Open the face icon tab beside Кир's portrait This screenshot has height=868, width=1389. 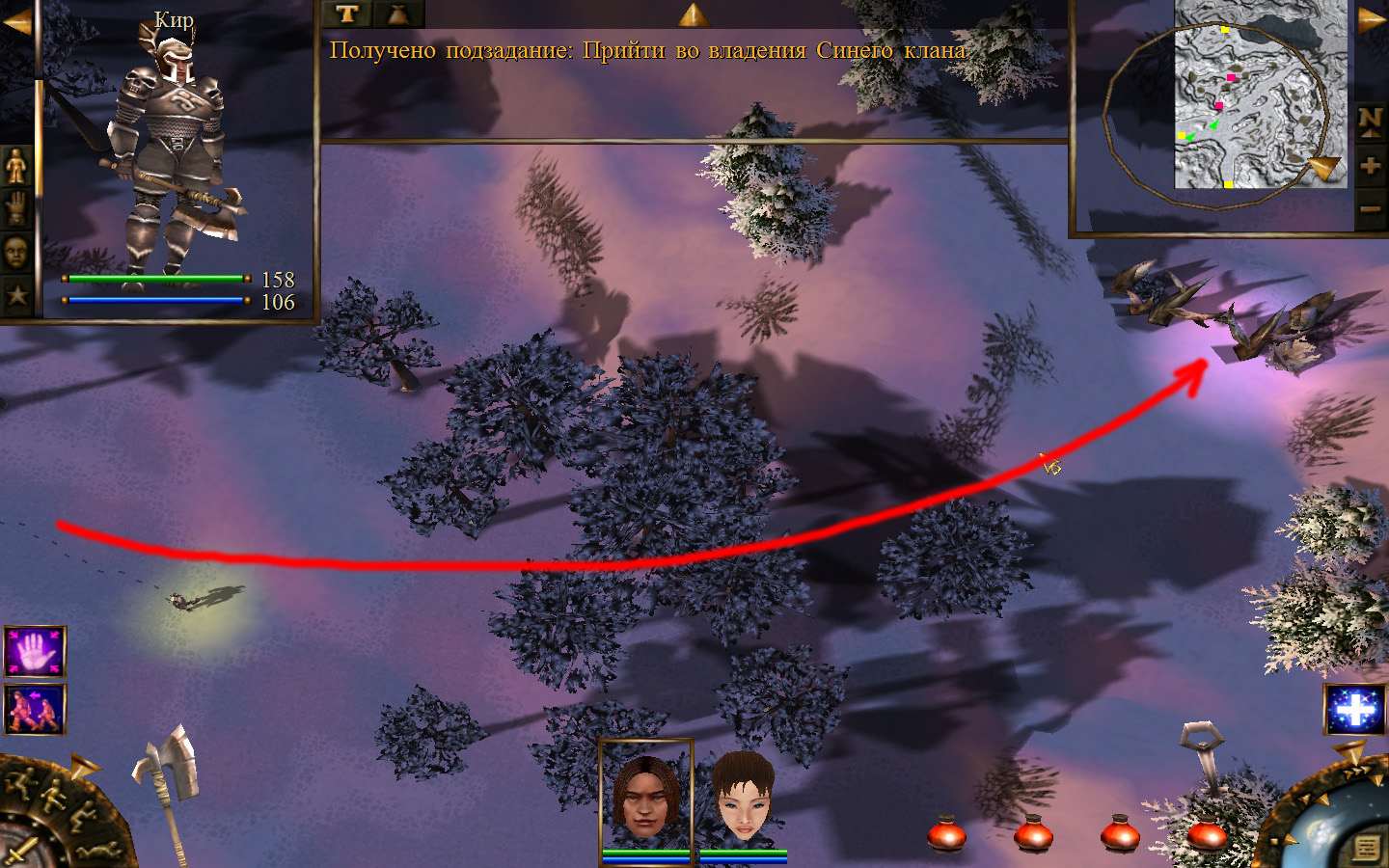pyautogui.click(x=16, y=252)
